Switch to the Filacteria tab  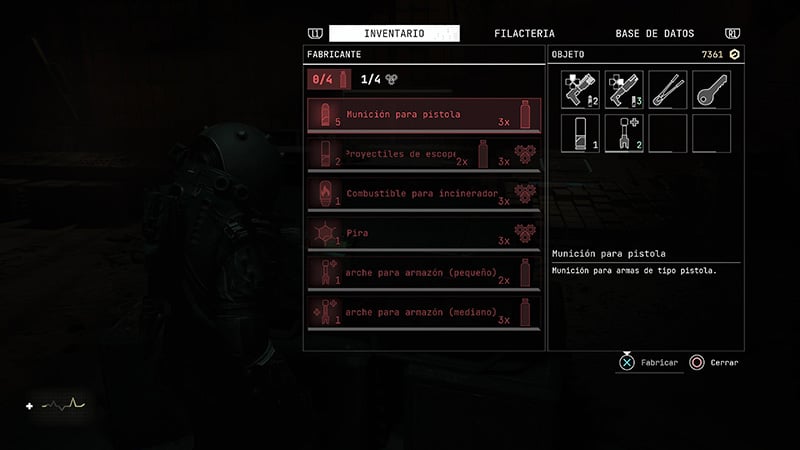(524, 34)
